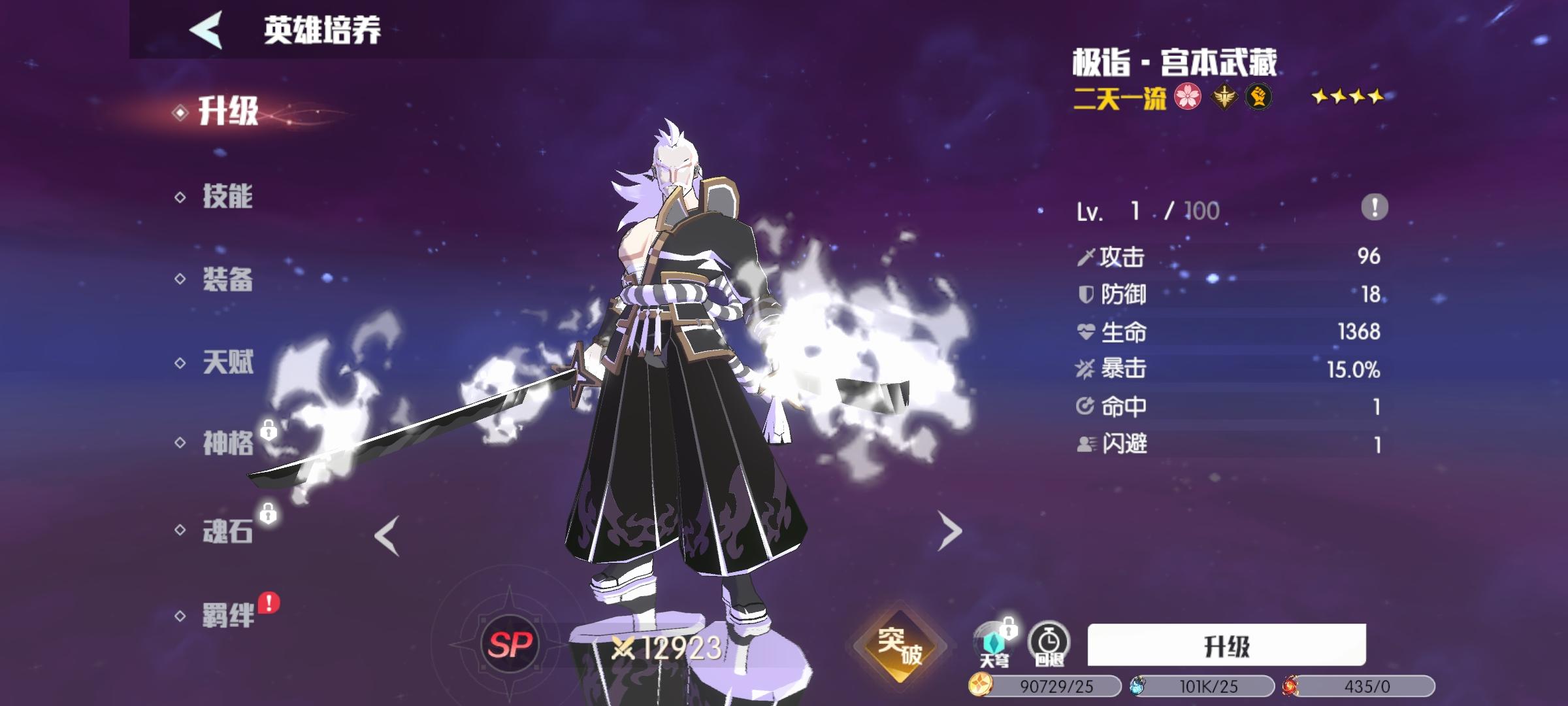Activate the golden 突破 button
This screenshot has width=1568, height=706.
[x=900, y=646]
